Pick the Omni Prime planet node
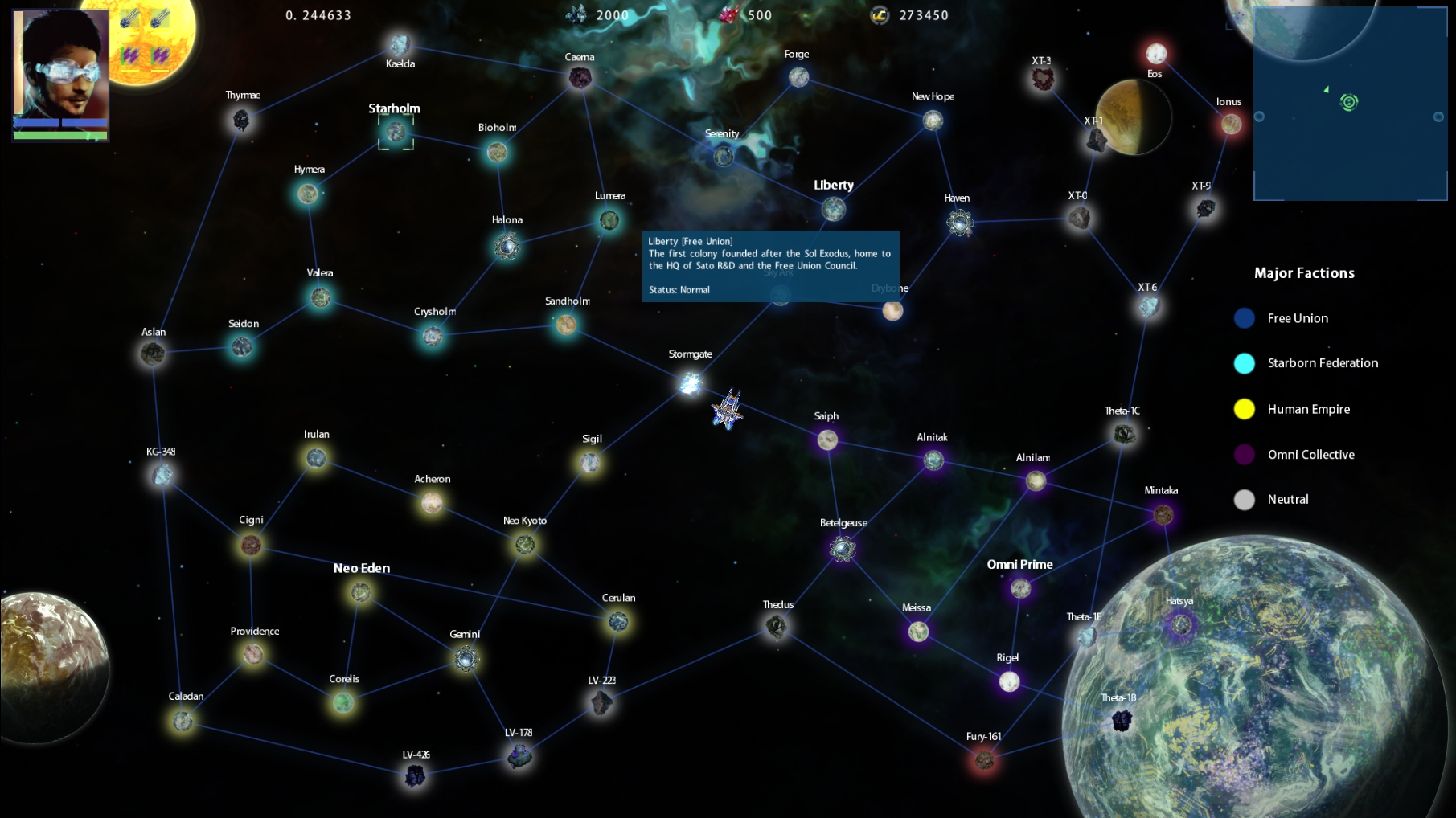Screen dimensions: 1456x818 coord(1020,589)
